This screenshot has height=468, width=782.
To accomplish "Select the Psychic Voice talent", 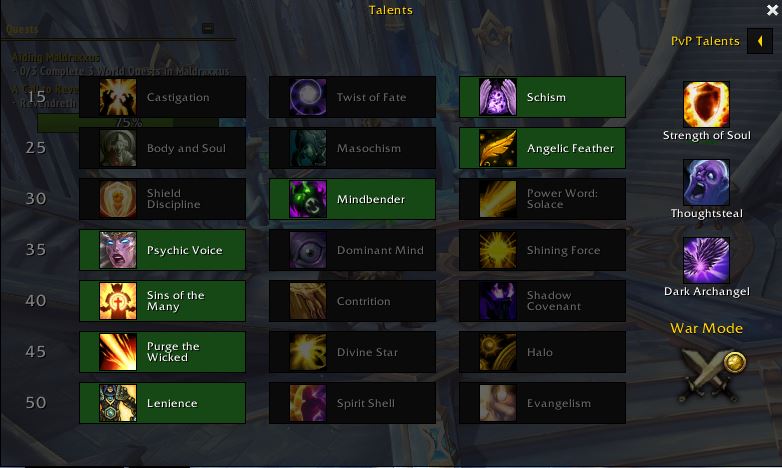I will (x=162, y=250).
